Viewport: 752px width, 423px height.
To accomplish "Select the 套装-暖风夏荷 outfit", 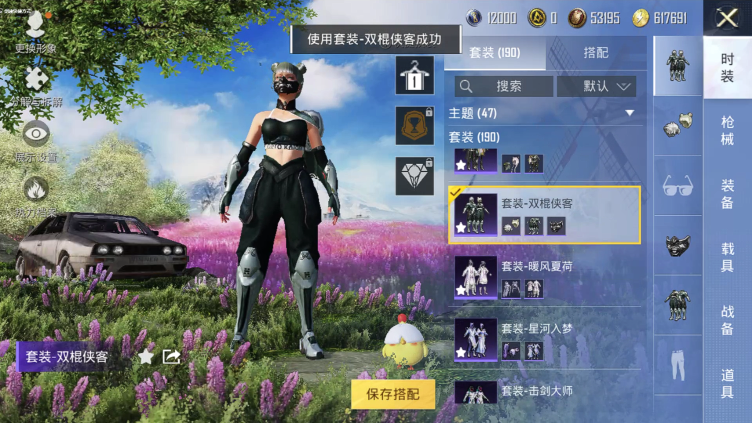I will tap(545, 277).
